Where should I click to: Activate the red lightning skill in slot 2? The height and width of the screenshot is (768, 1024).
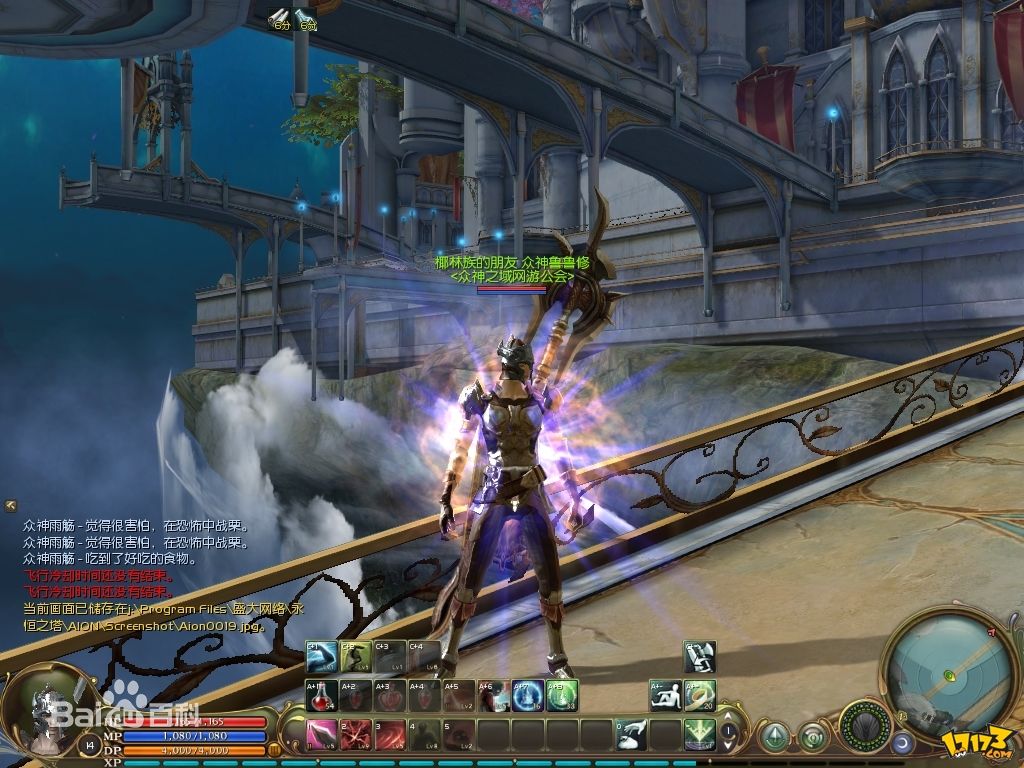click(356, 735)
